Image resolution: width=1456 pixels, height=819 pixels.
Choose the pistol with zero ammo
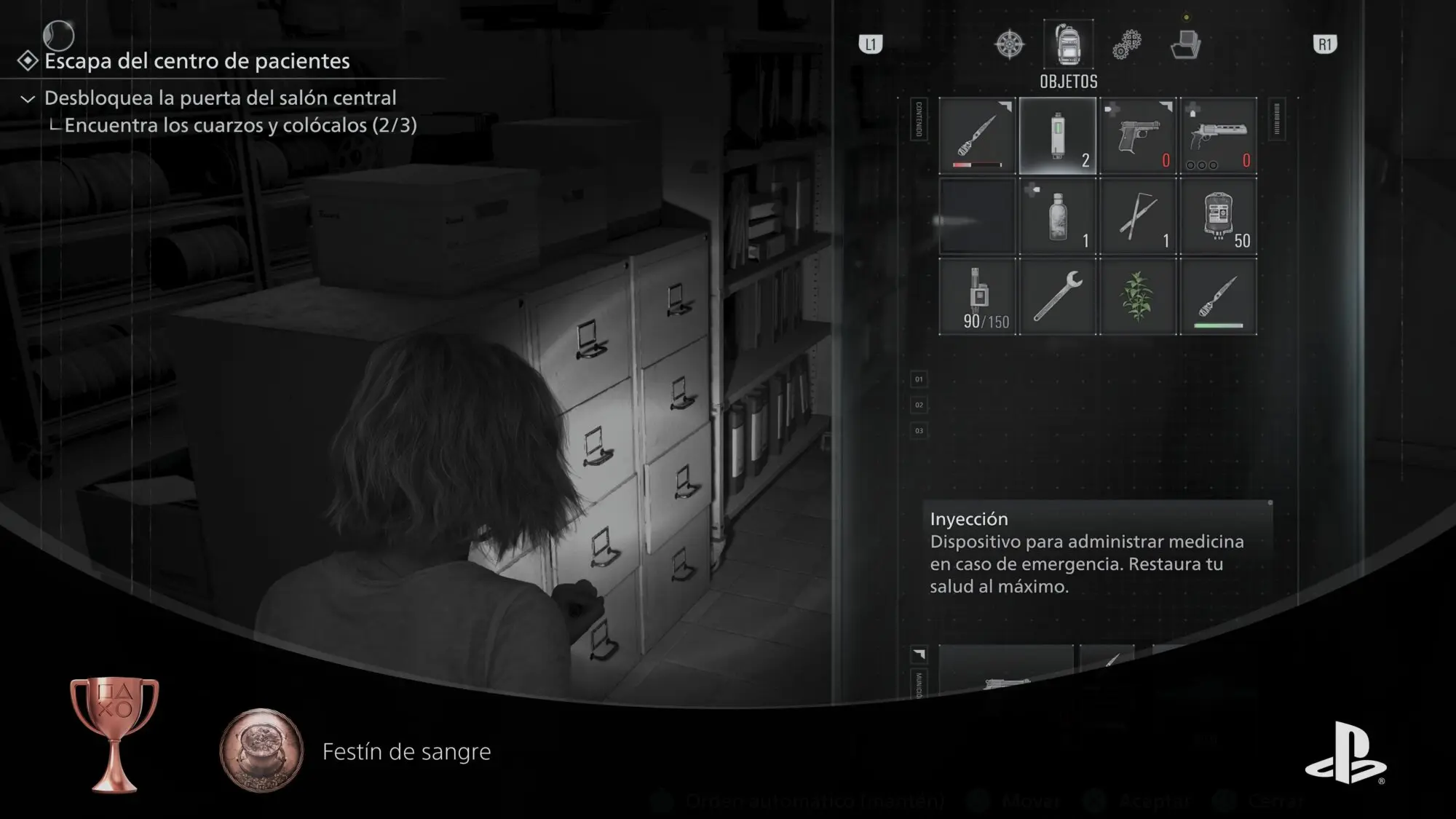[1138, 136]
